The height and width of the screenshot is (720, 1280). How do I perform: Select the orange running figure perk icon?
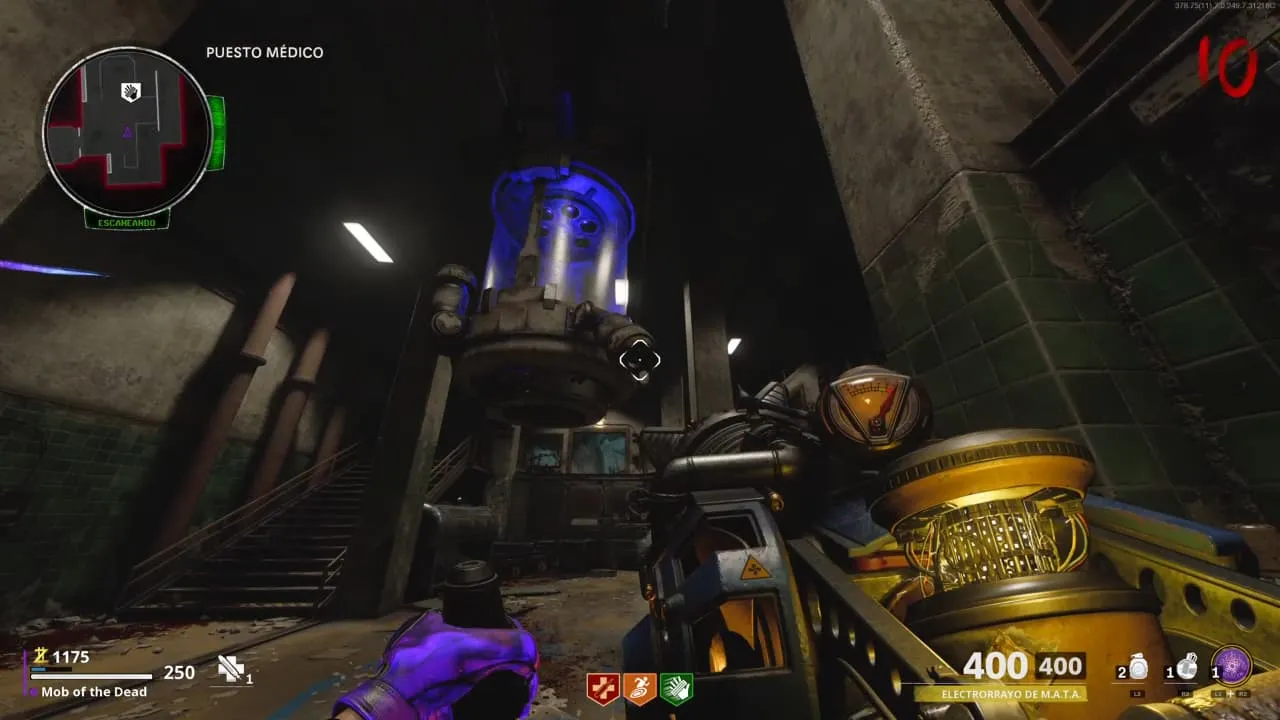click(640, 689)
